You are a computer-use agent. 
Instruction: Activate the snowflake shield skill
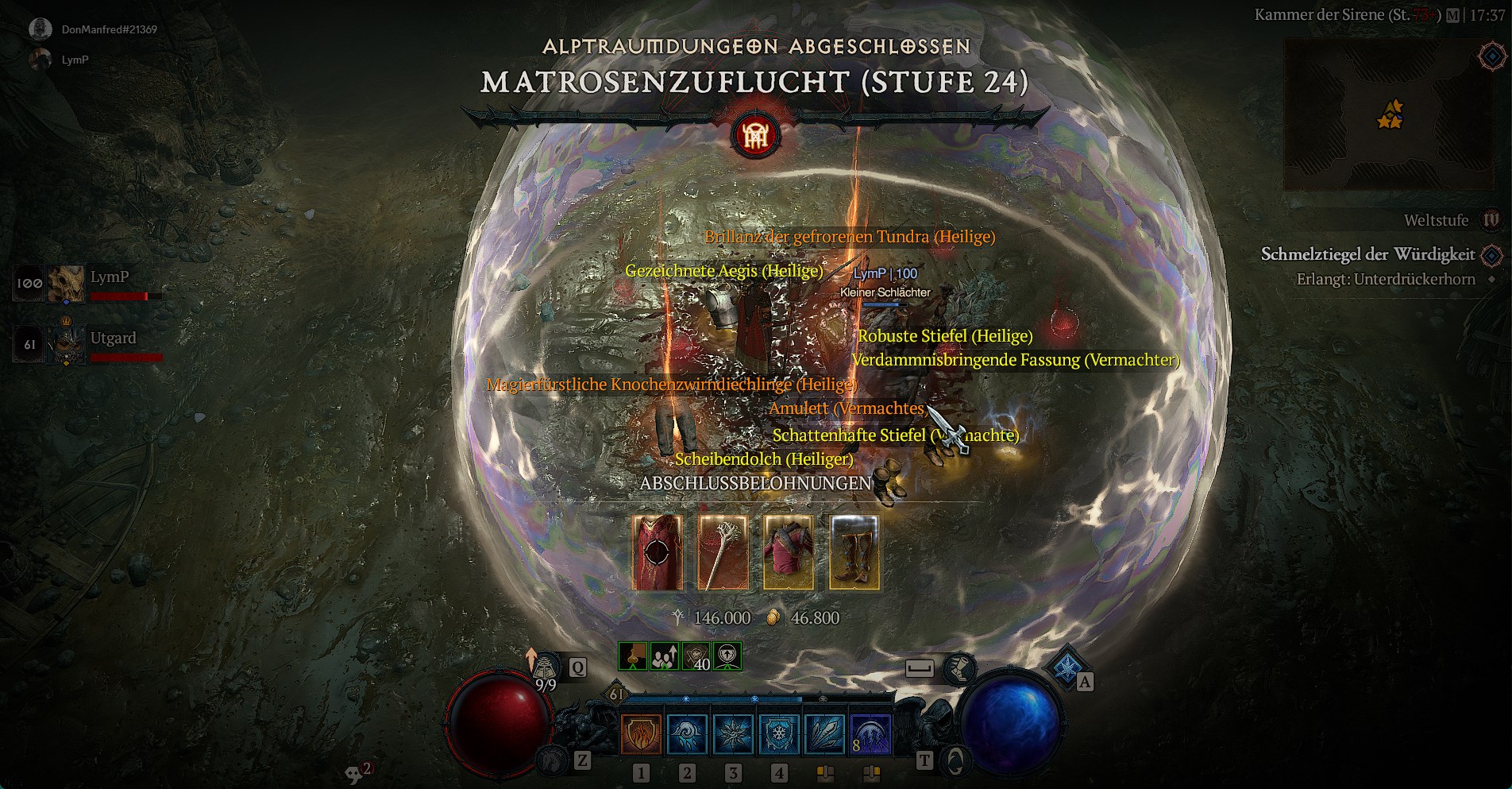click(x=779, y=733)
